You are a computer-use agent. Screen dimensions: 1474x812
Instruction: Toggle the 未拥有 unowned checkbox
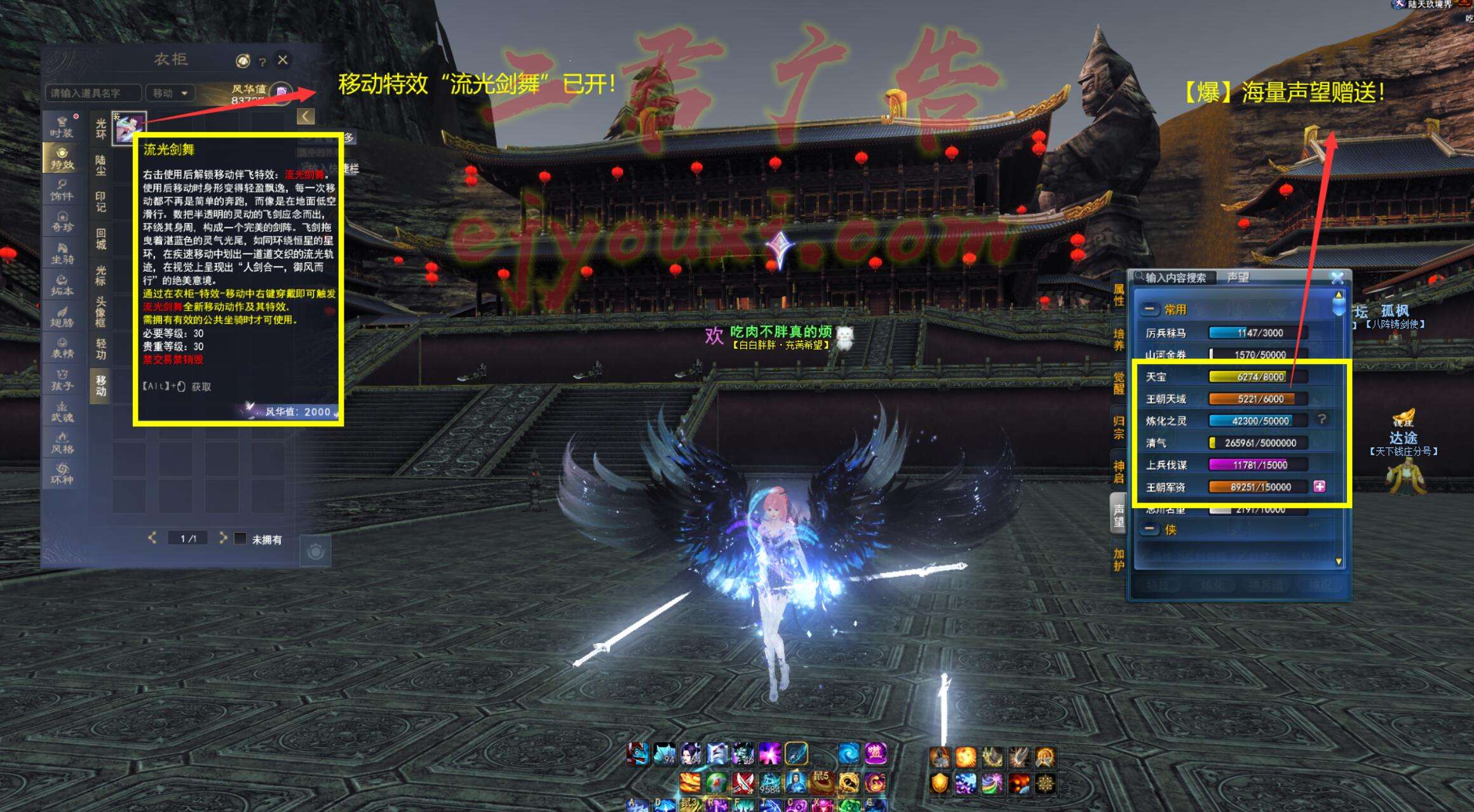(240, 539)
